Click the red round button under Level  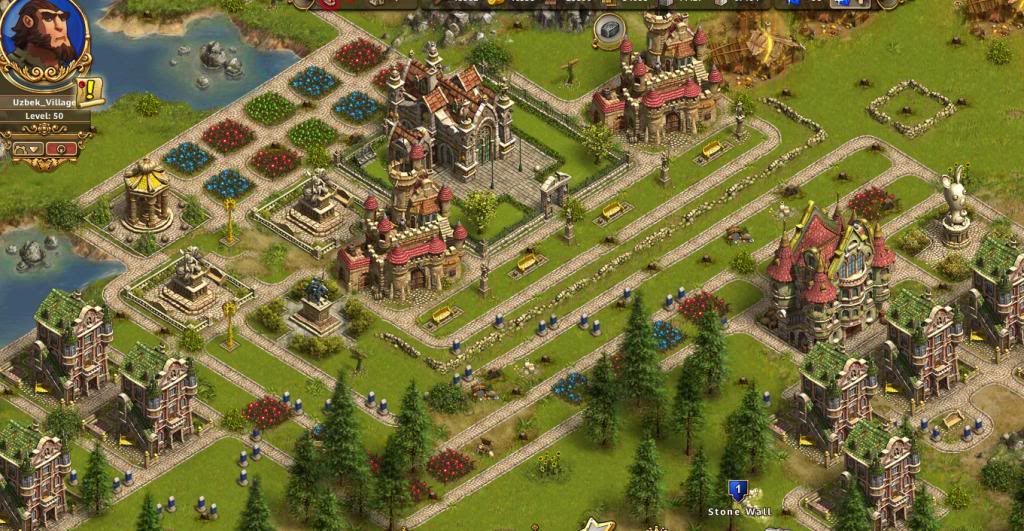62,148
